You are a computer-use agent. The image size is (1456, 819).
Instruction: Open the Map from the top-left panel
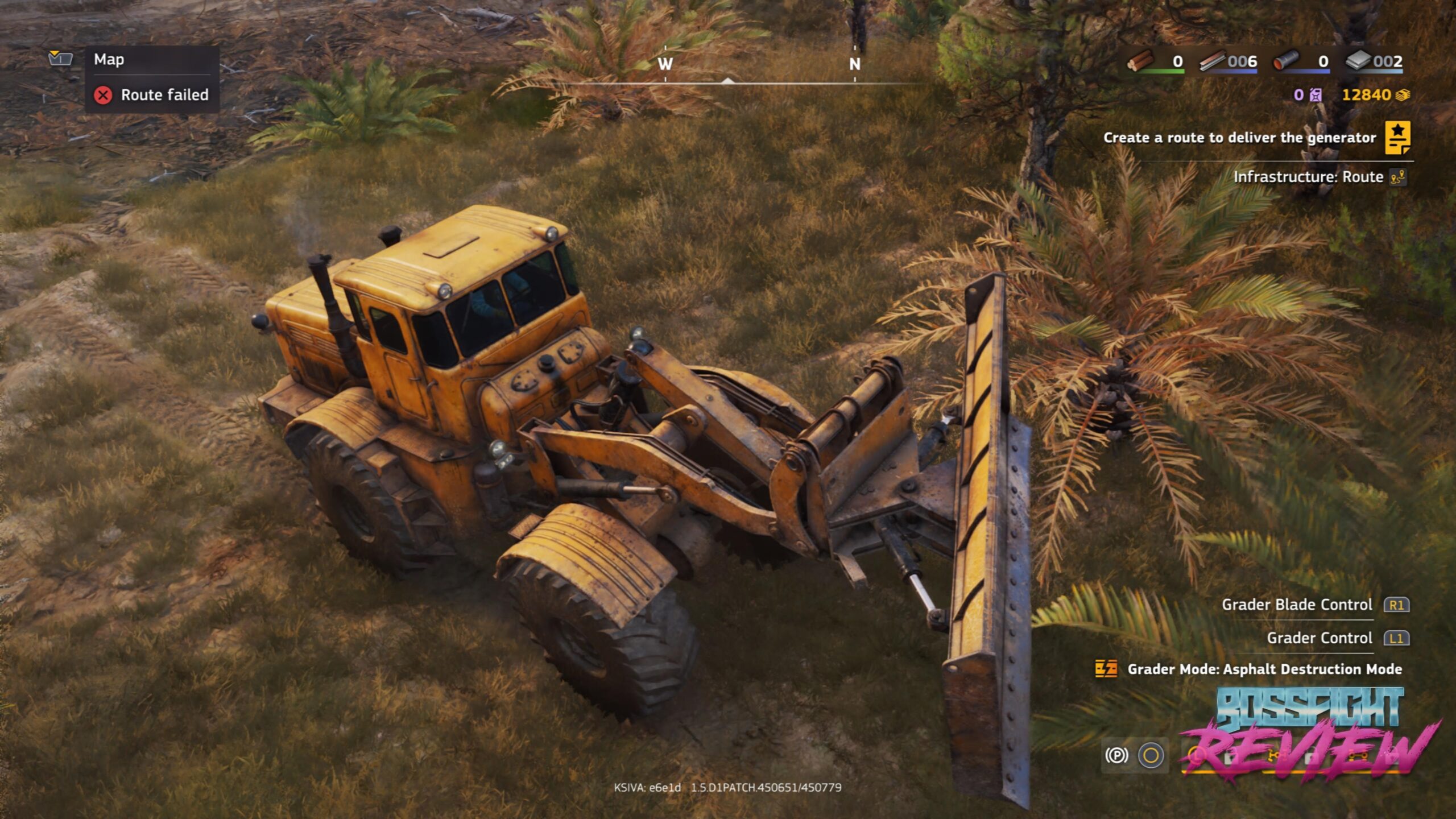click(x=109, y=60)
